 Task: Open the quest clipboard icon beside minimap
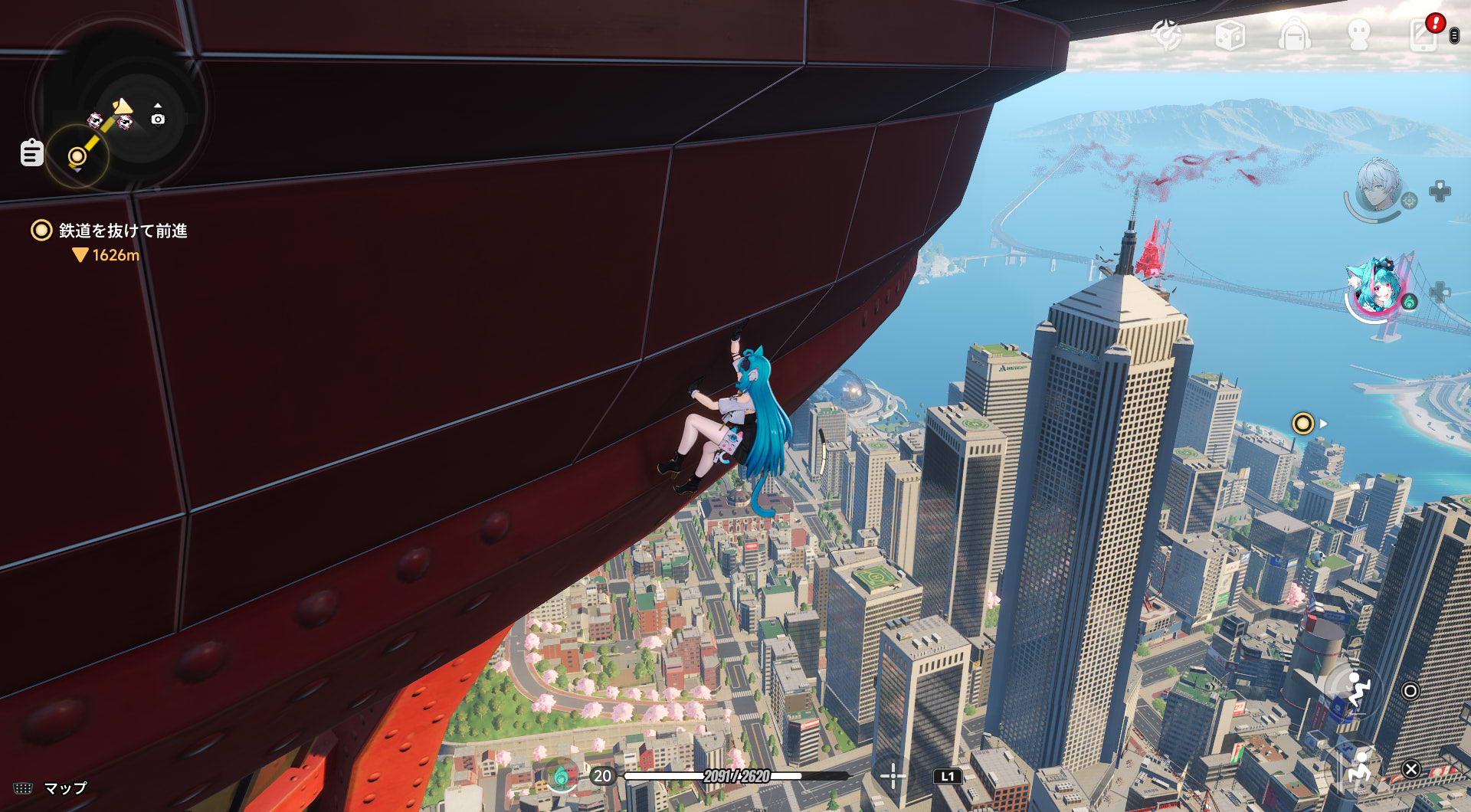coord(31,152)
